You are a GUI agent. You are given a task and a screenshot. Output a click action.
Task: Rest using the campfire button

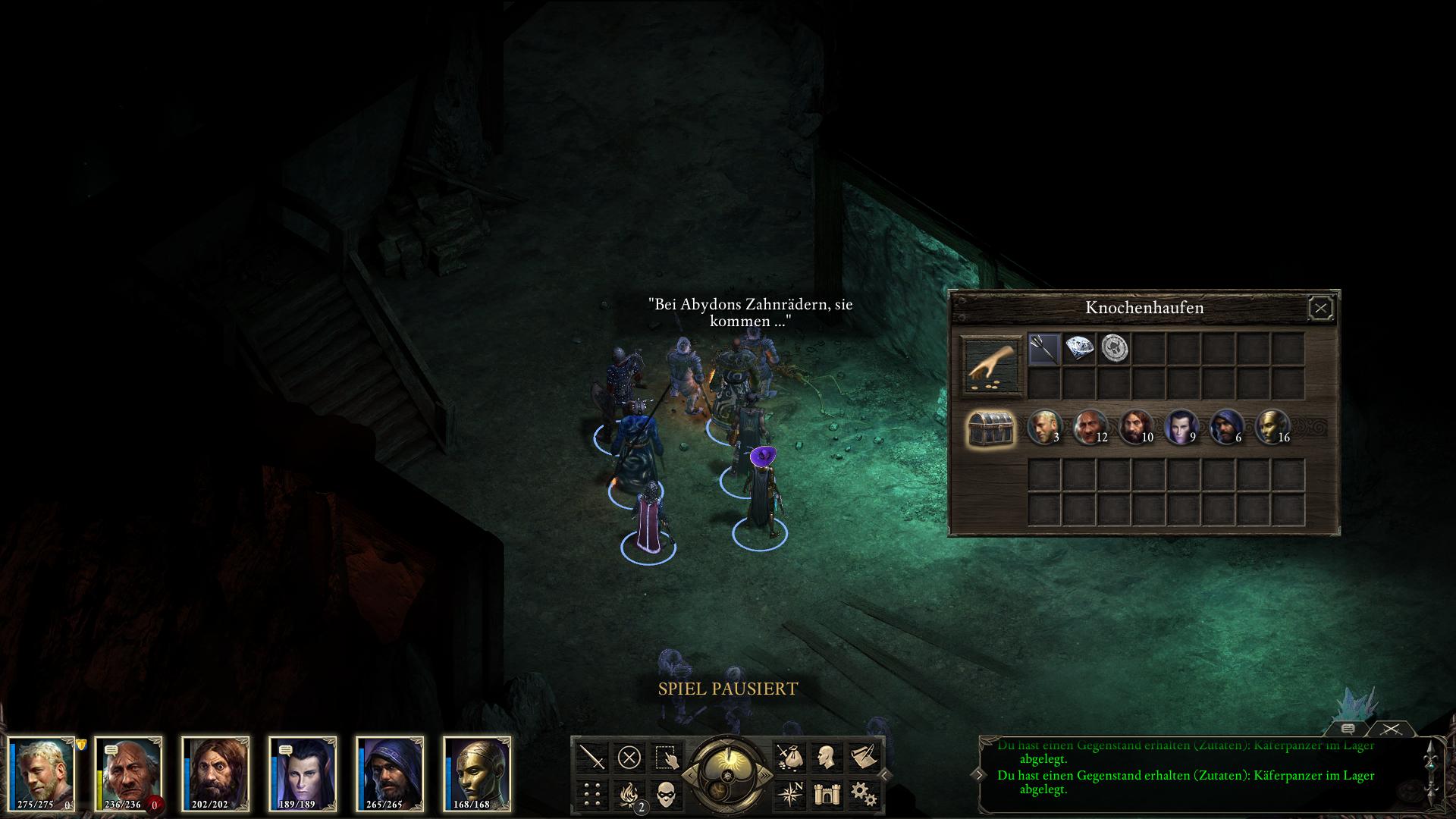coord(629,794)
